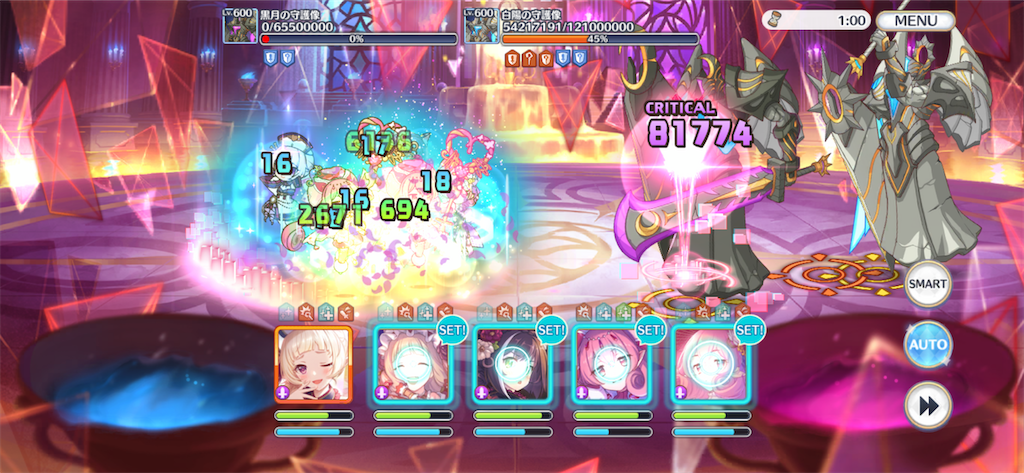The width and height of the screenshot is (1024, 473).
Task: Select the black-haired green-eyed character portrait
Action: (x=512, y=364)
